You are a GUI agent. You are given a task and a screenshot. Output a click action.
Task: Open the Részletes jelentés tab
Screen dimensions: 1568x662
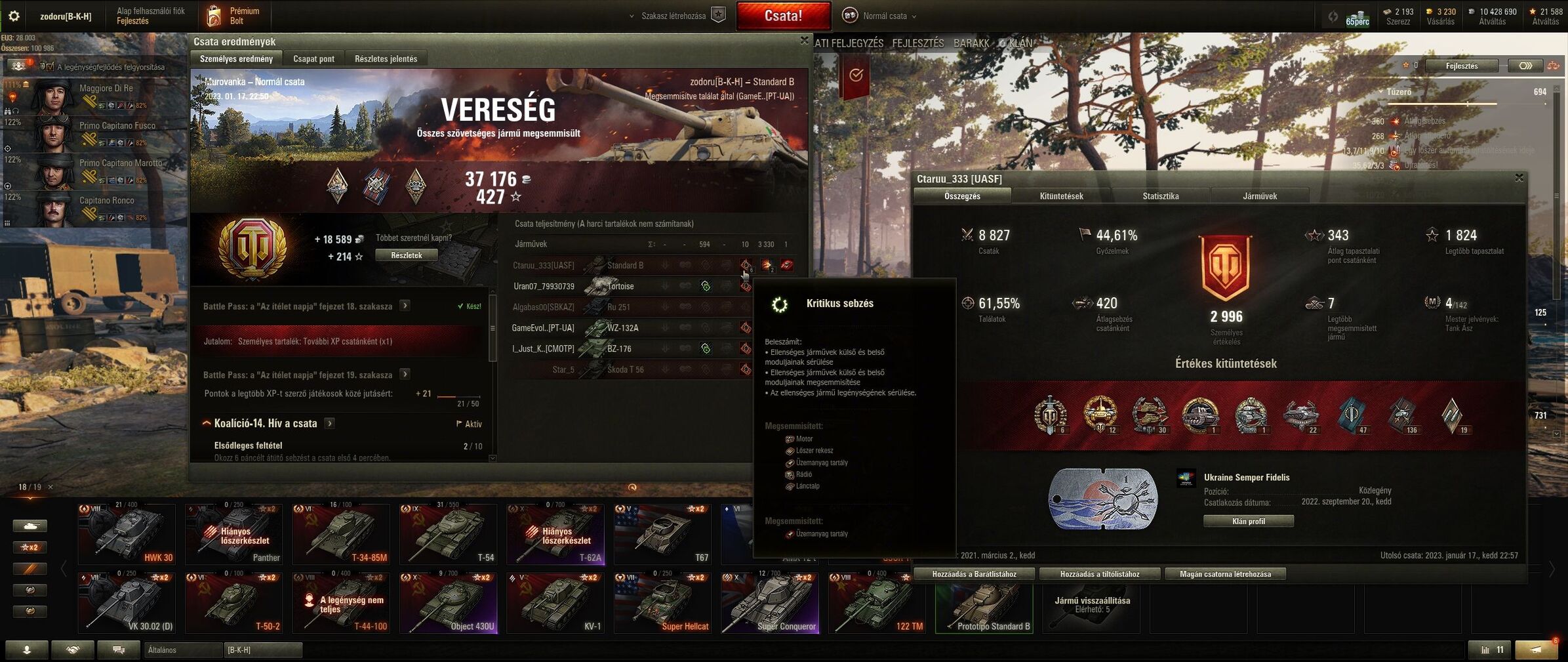(x=386, y=59)
